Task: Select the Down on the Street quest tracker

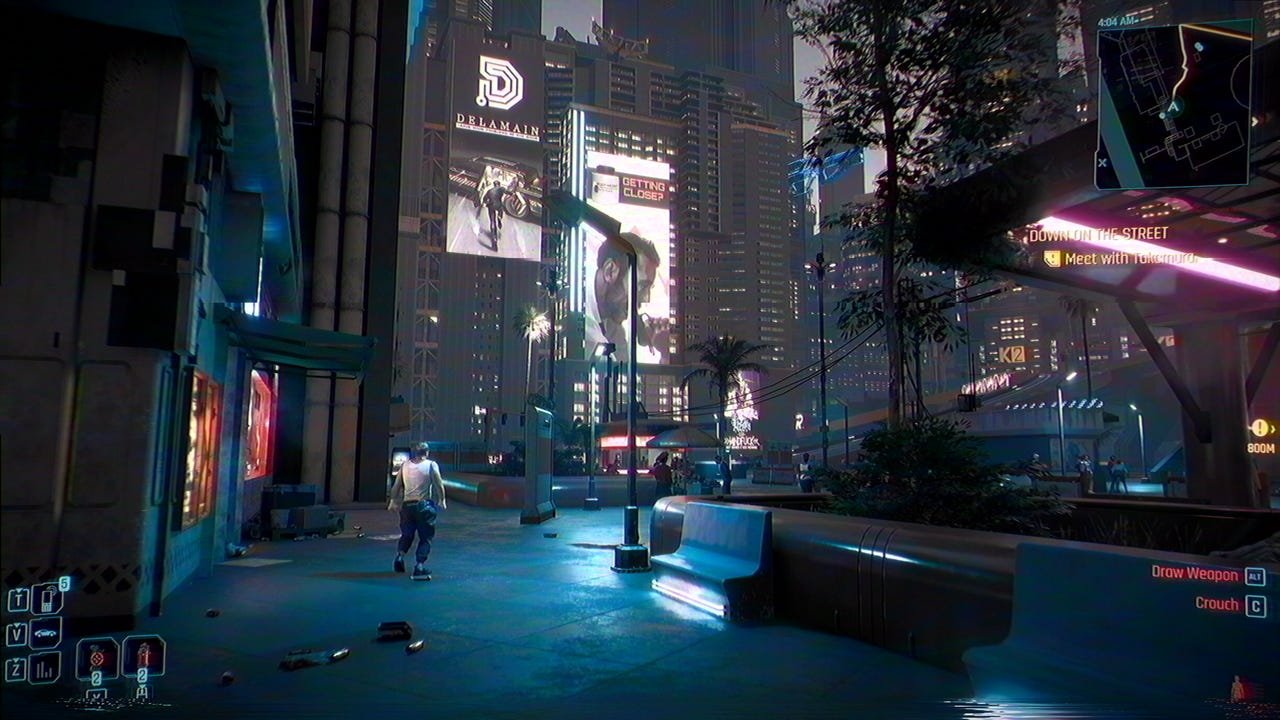Action: 1098,234
